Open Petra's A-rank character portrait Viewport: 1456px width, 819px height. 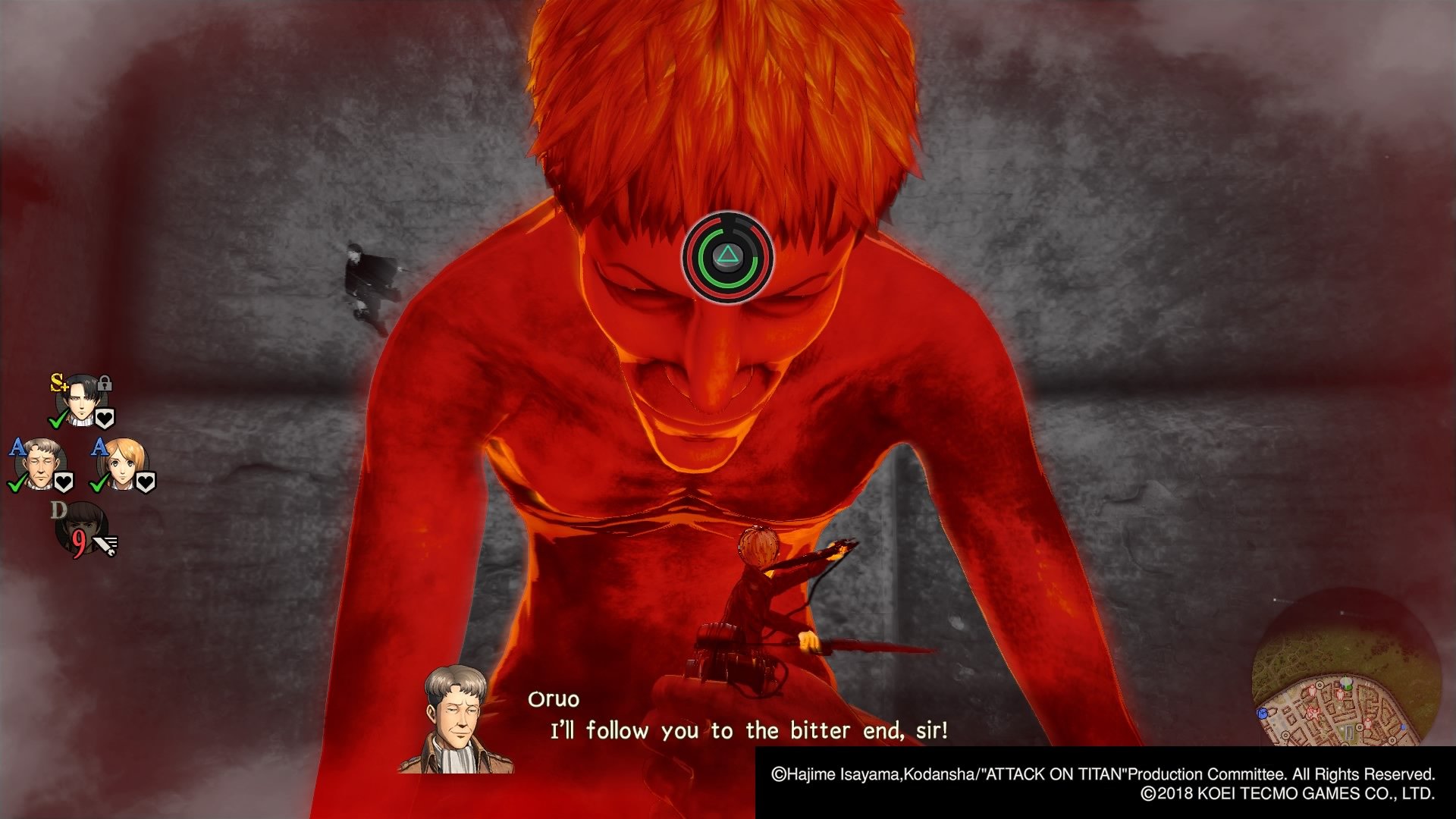(x=122, y=466)
